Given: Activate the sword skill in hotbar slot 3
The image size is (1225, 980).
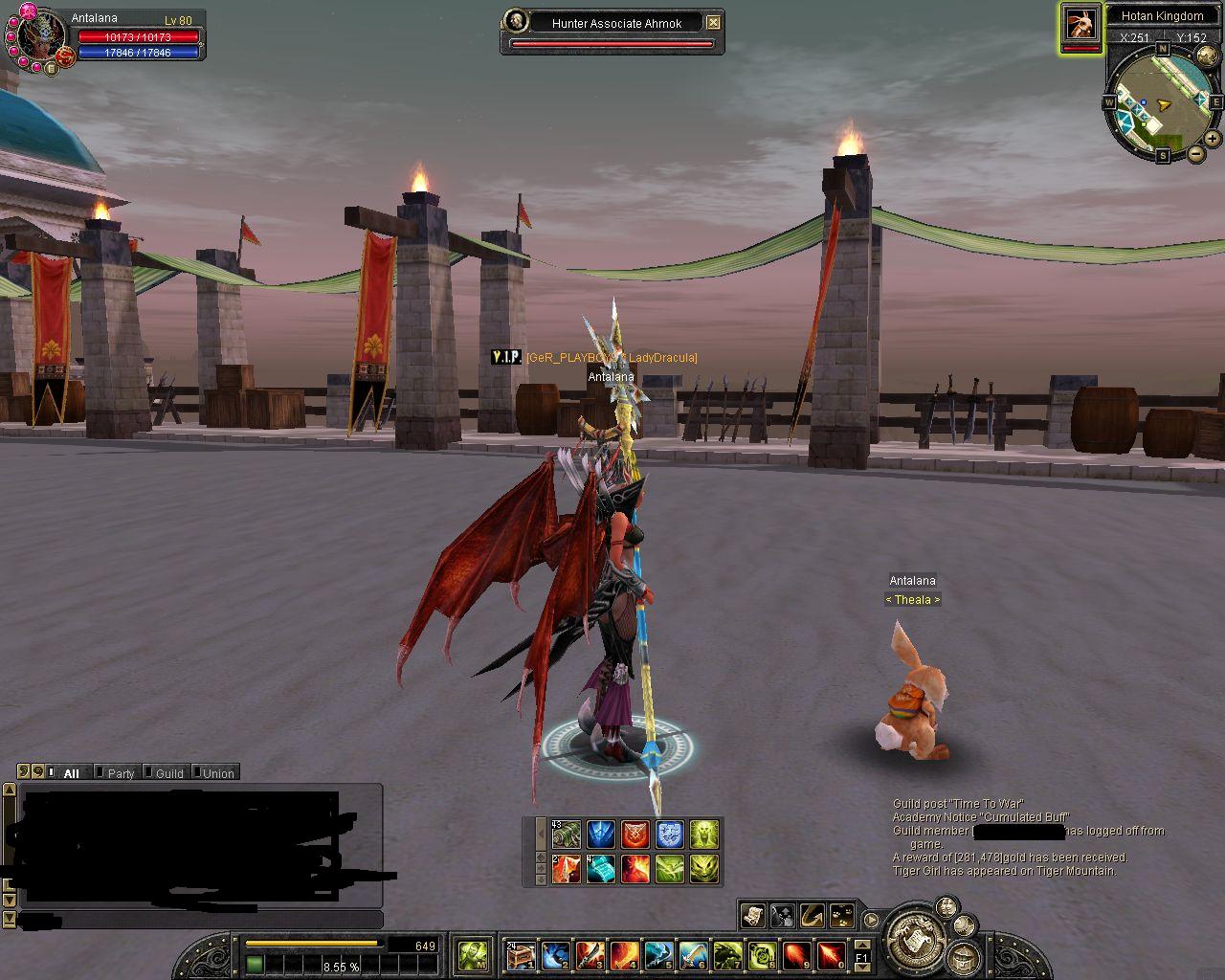Looking at the screenshot, I should point(589,954).
